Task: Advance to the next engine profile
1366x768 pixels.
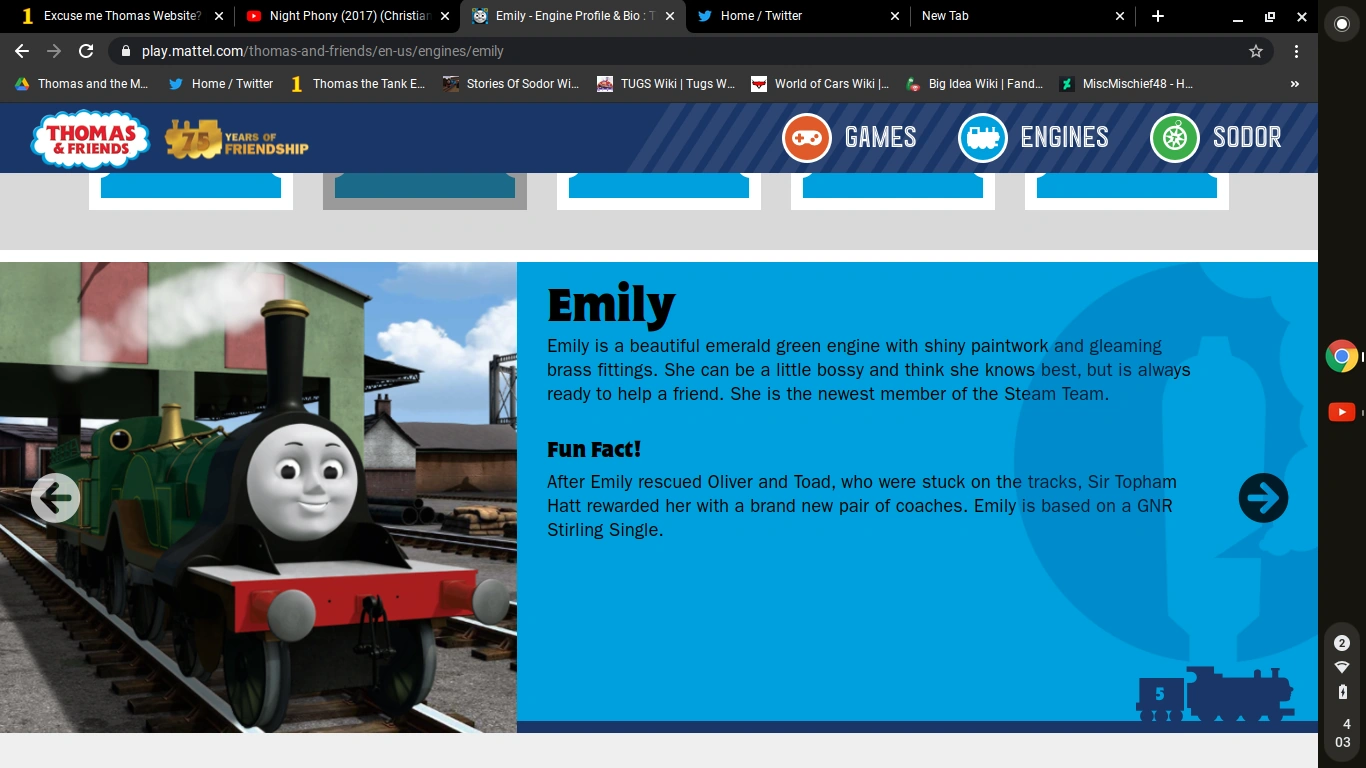Action: (1263, 497)
